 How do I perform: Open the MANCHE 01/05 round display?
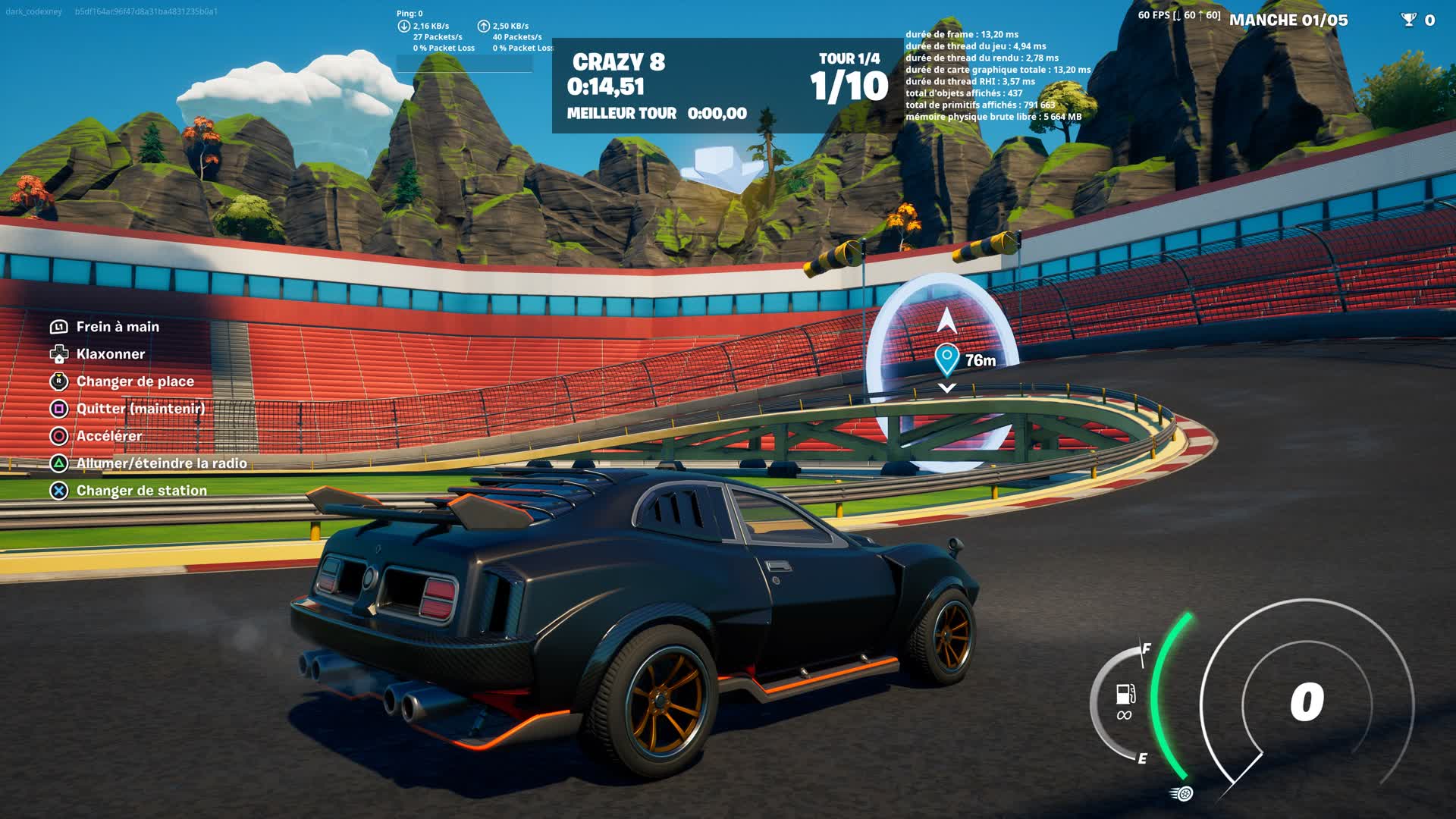1289,20
